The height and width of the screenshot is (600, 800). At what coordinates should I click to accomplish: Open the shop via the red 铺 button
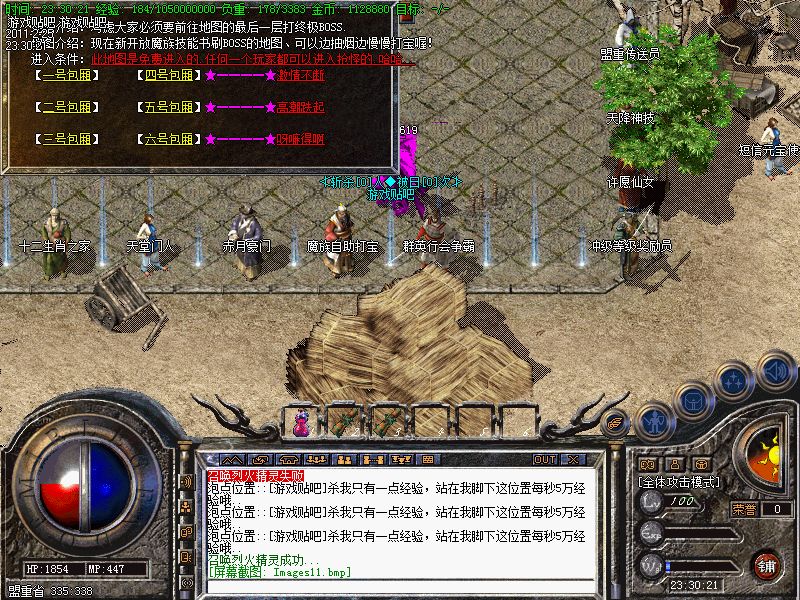(x=767, y=564)
